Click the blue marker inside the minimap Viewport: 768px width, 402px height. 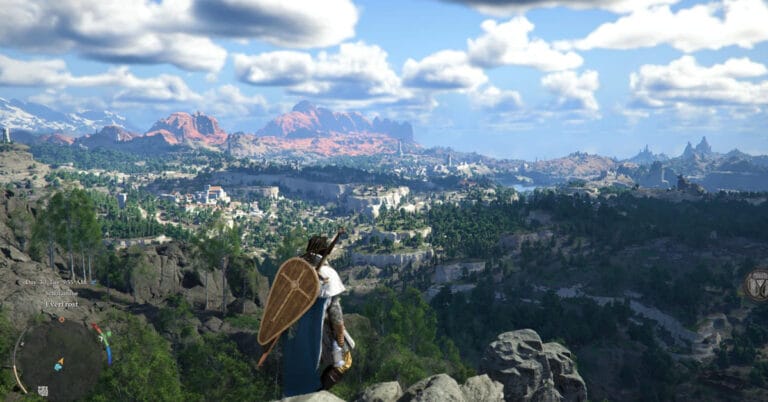pyautogui.click(x=57, y=367)
